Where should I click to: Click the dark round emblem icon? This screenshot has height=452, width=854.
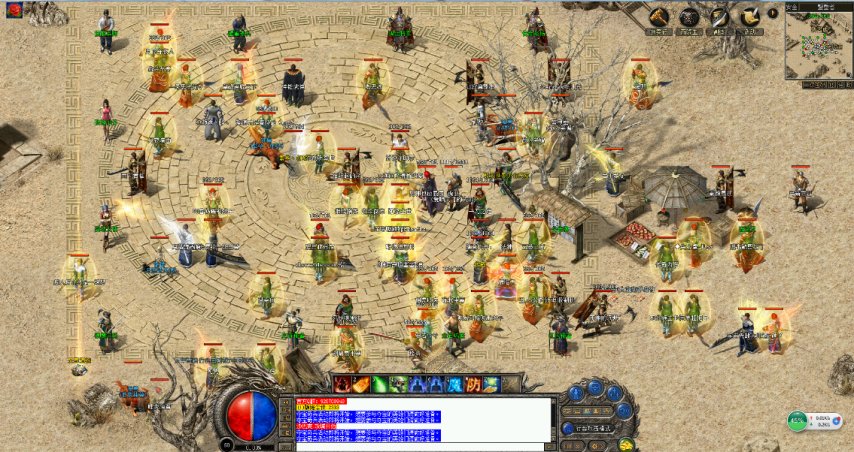tap(689, 17)
